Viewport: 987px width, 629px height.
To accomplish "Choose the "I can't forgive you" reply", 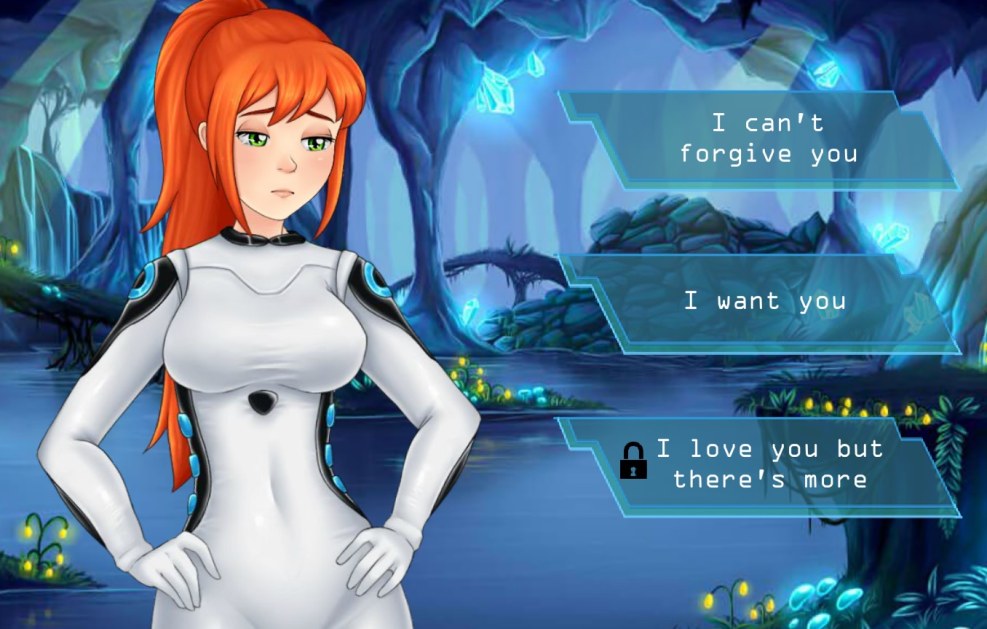I will 768,139.
